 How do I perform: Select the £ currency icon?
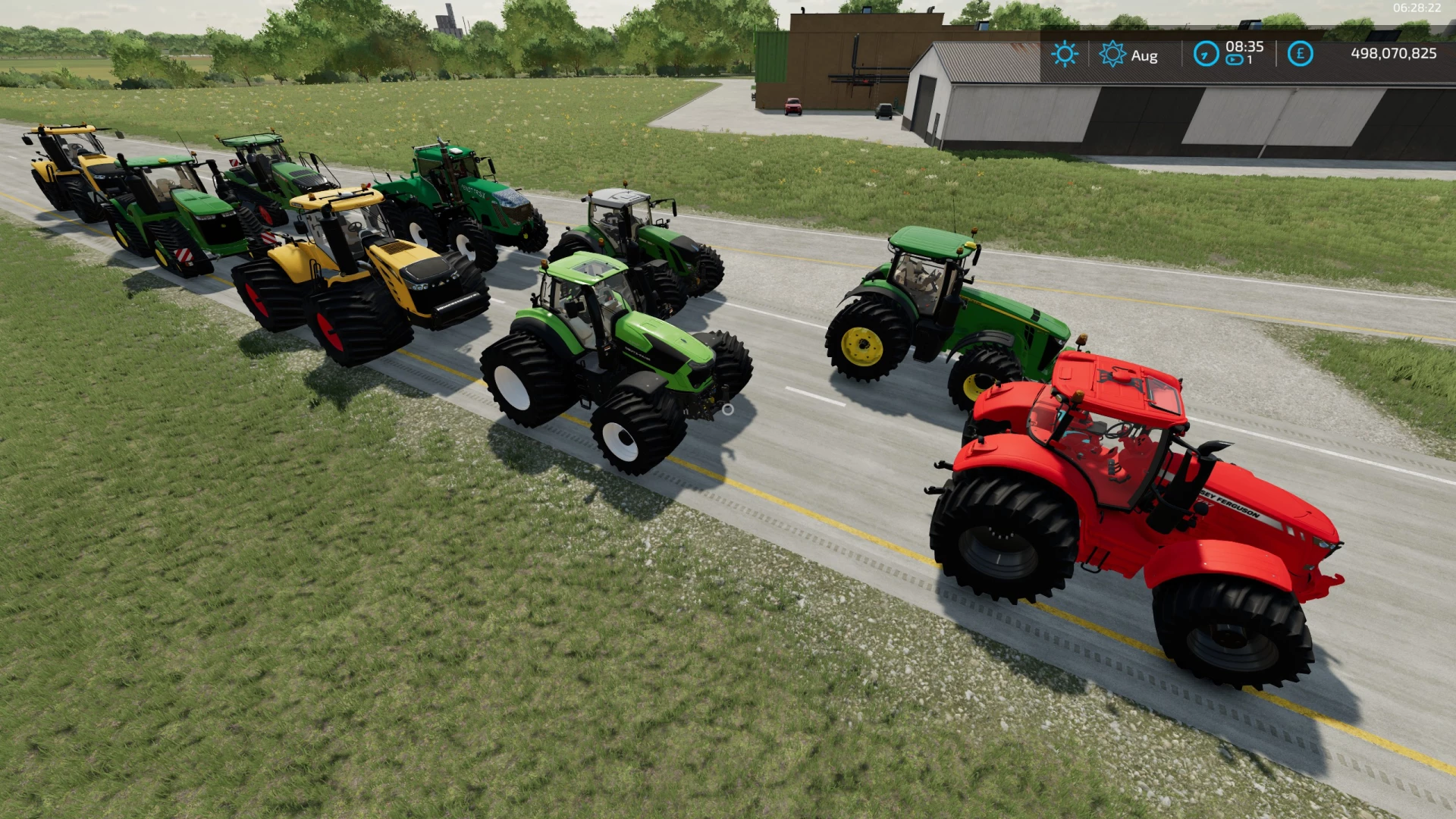coord(1300,55)
